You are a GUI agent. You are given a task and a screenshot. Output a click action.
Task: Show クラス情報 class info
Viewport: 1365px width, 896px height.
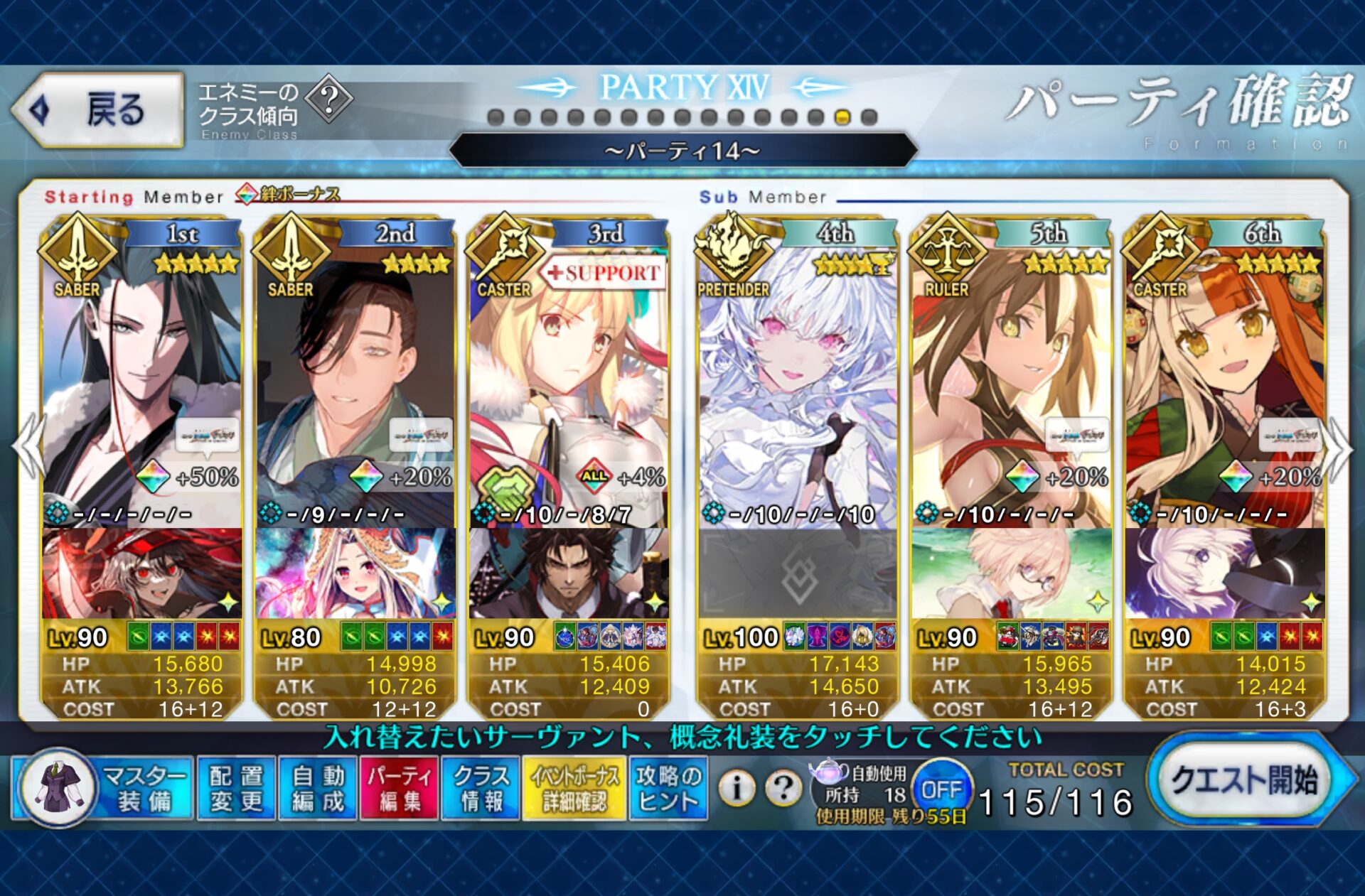[481, 789]
